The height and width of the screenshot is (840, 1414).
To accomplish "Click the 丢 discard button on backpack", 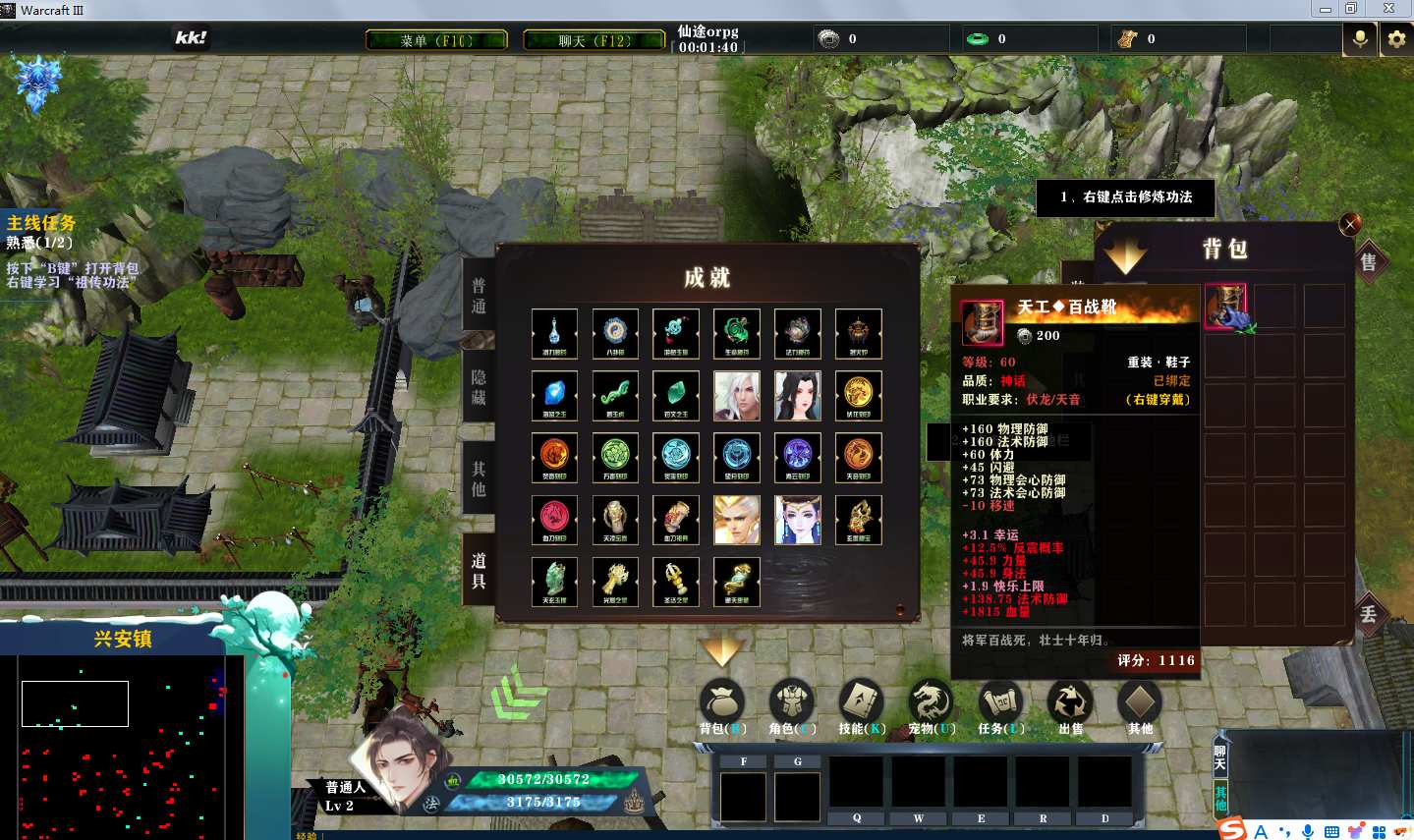I will pos(1369,615).
